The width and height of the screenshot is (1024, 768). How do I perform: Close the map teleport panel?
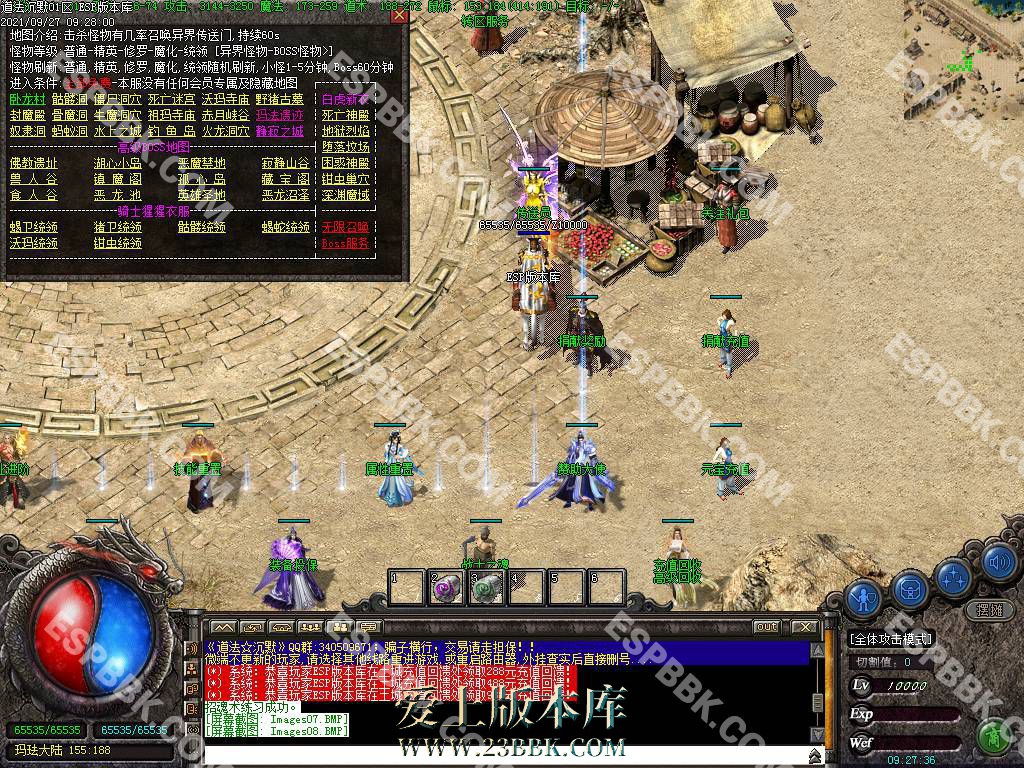click(x=399, y=15)
